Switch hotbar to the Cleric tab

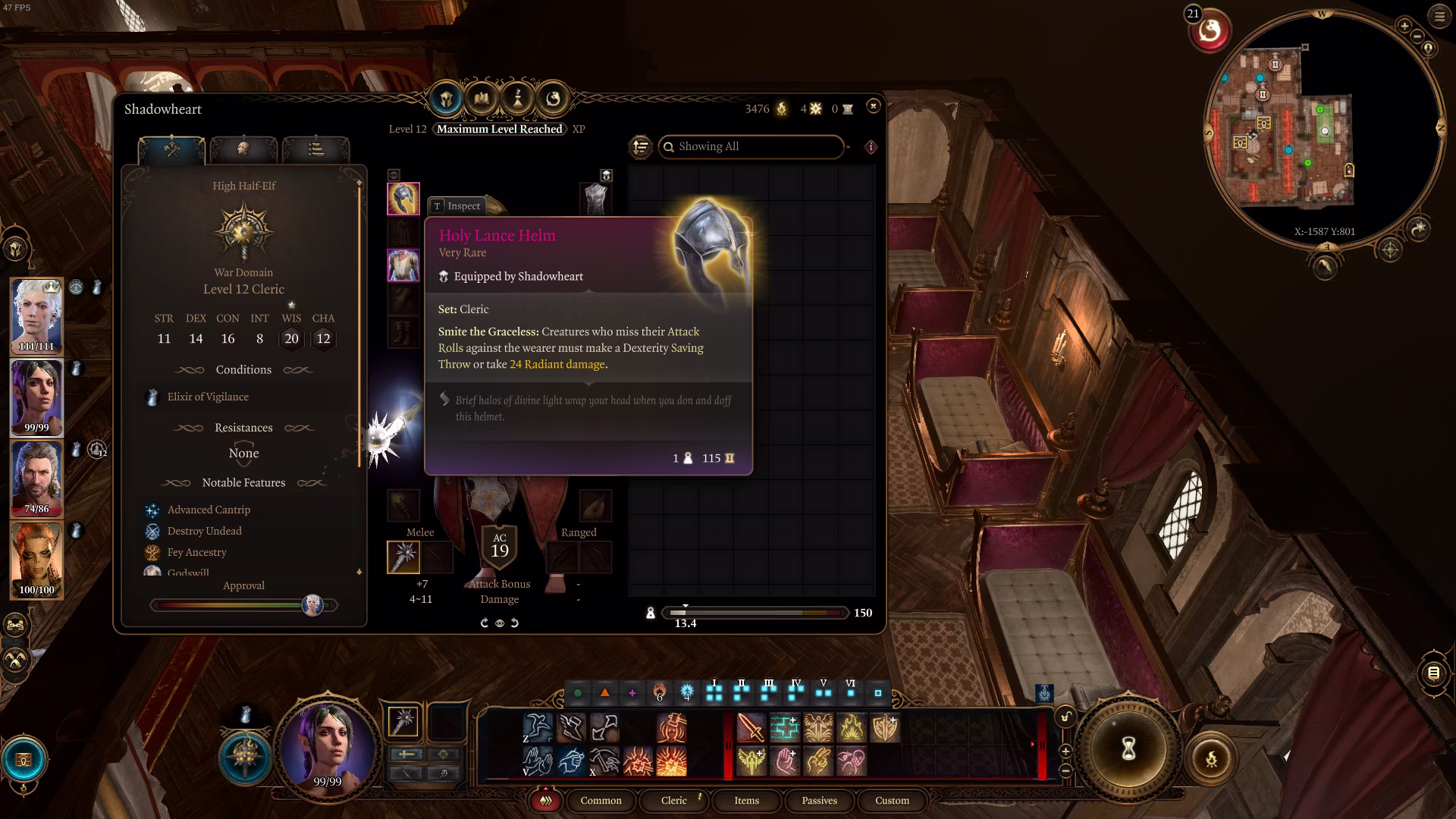(673, 801)
